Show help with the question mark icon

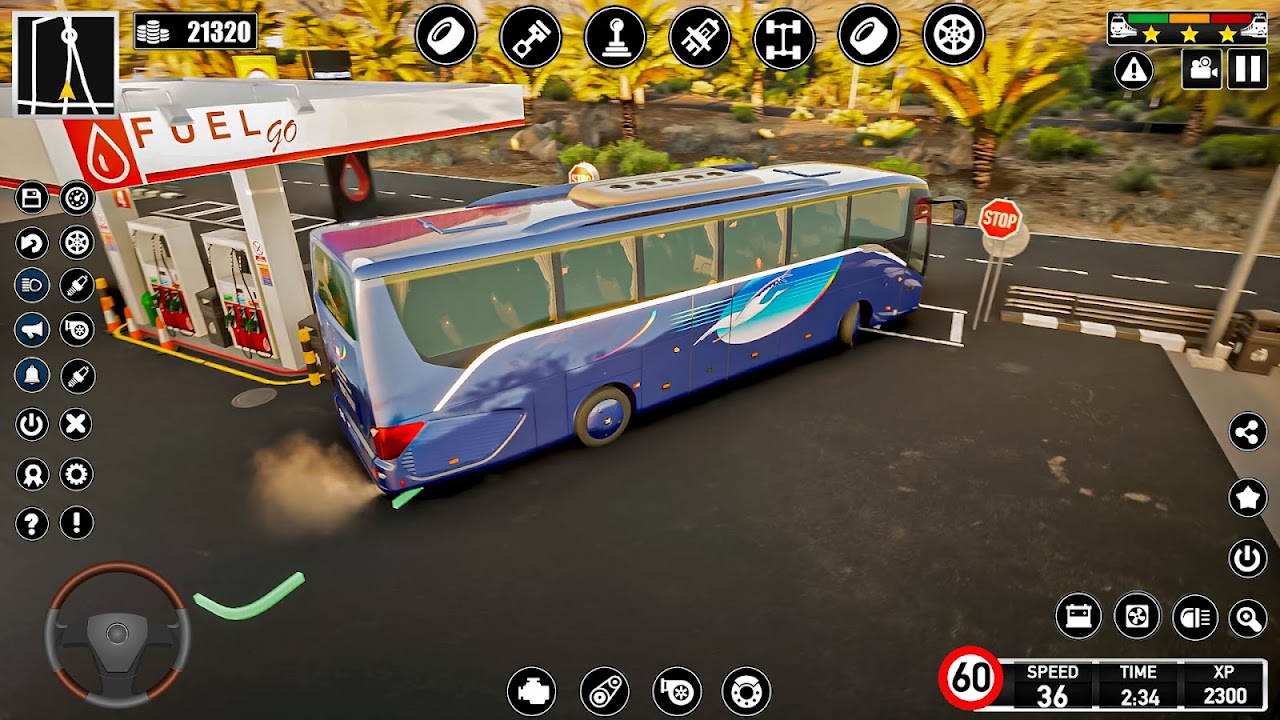click(32, 522)
